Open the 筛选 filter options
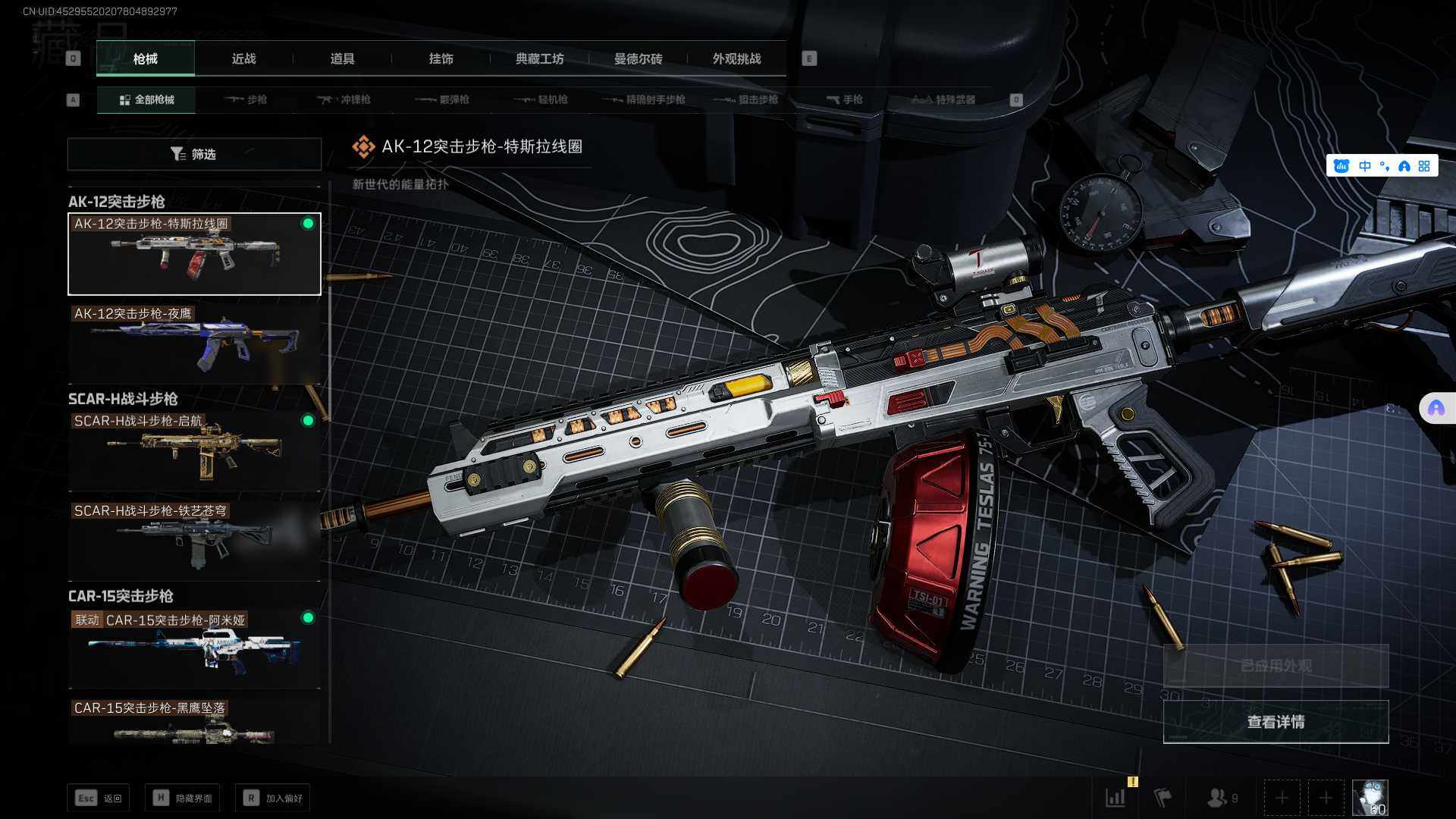This screenshot has width=1456, height=819. click(194, 154)
